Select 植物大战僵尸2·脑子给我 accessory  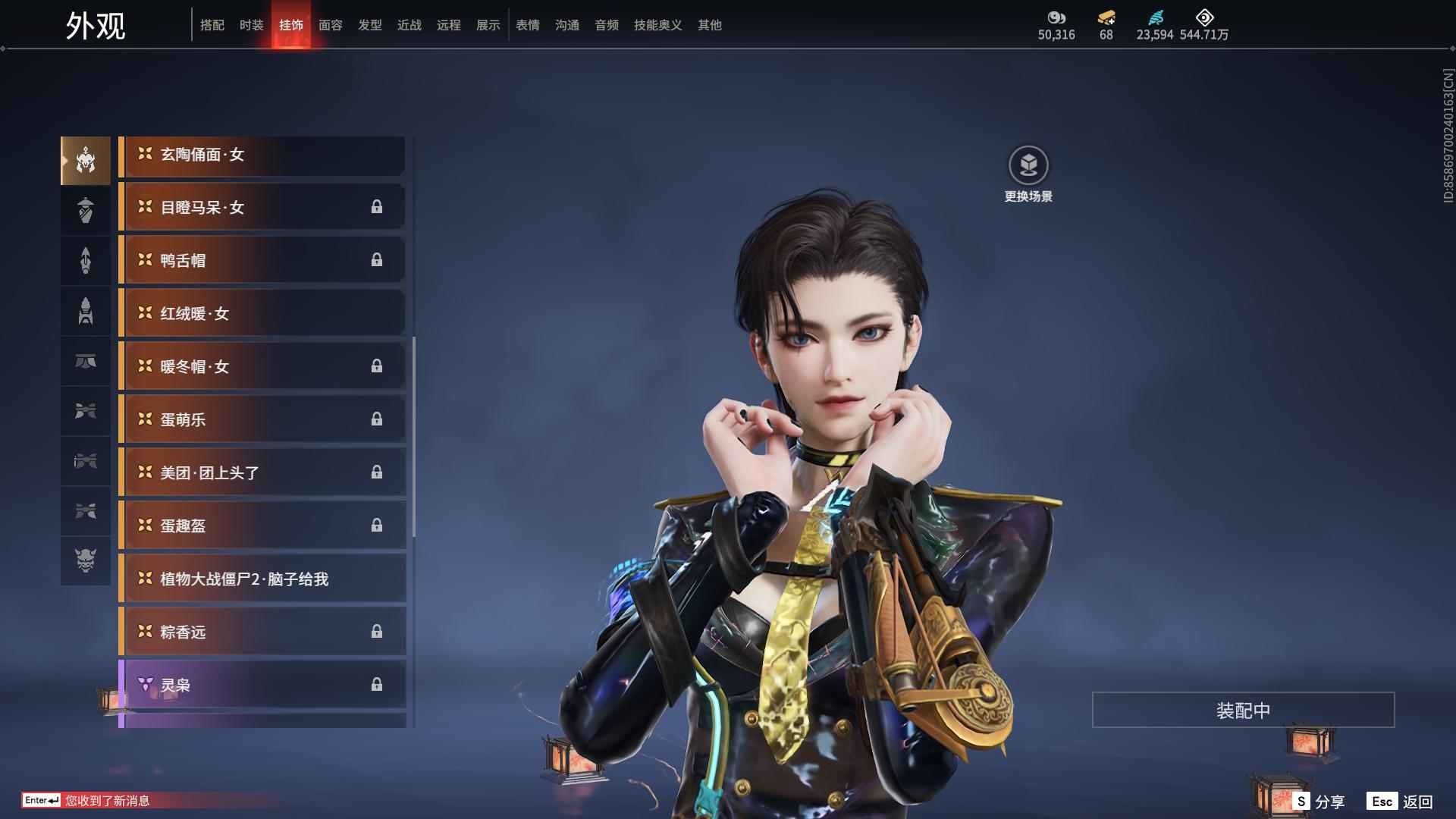point(262,579)
